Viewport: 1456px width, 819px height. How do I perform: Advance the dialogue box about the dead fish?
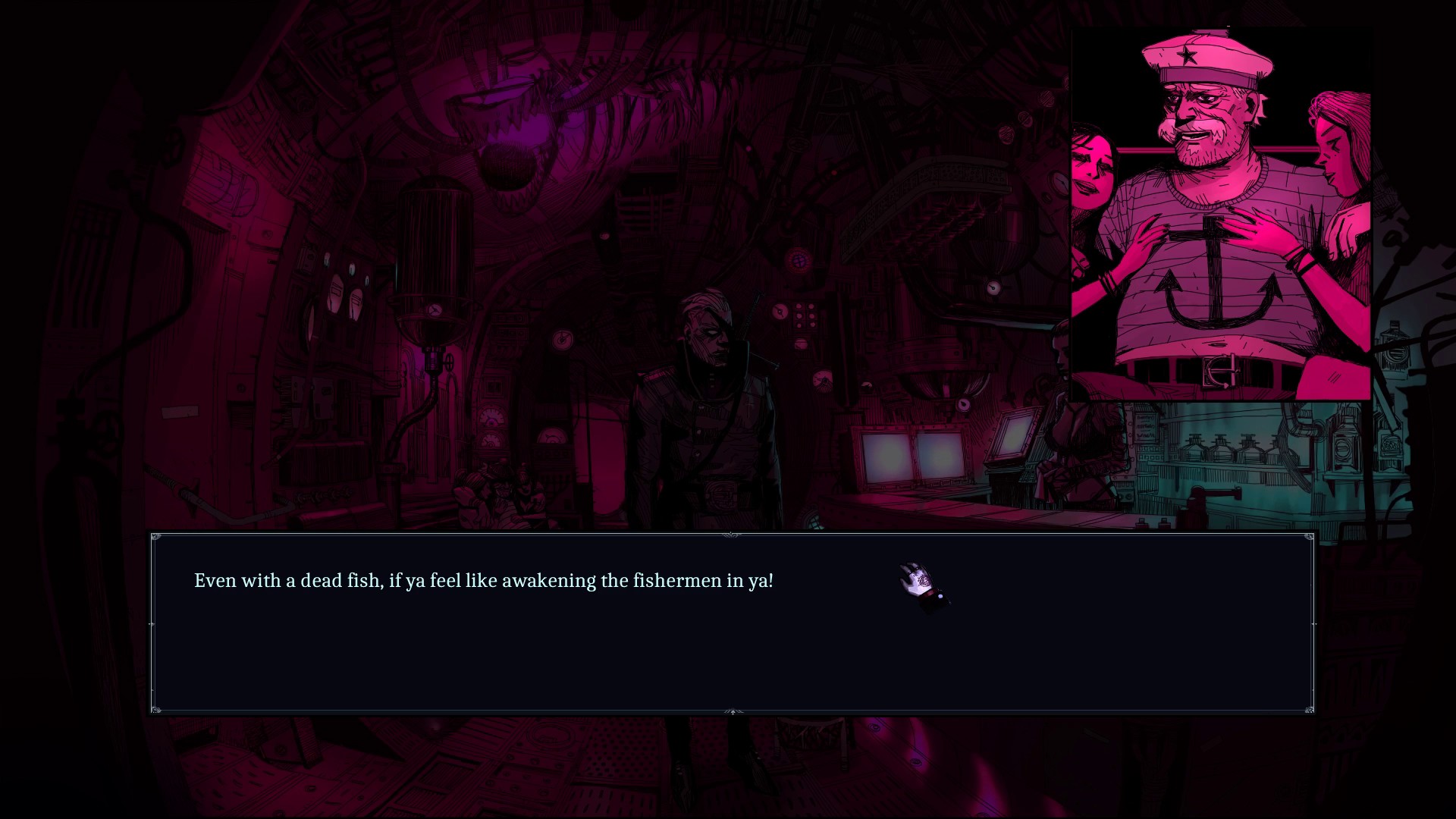(x=733, y=623)
